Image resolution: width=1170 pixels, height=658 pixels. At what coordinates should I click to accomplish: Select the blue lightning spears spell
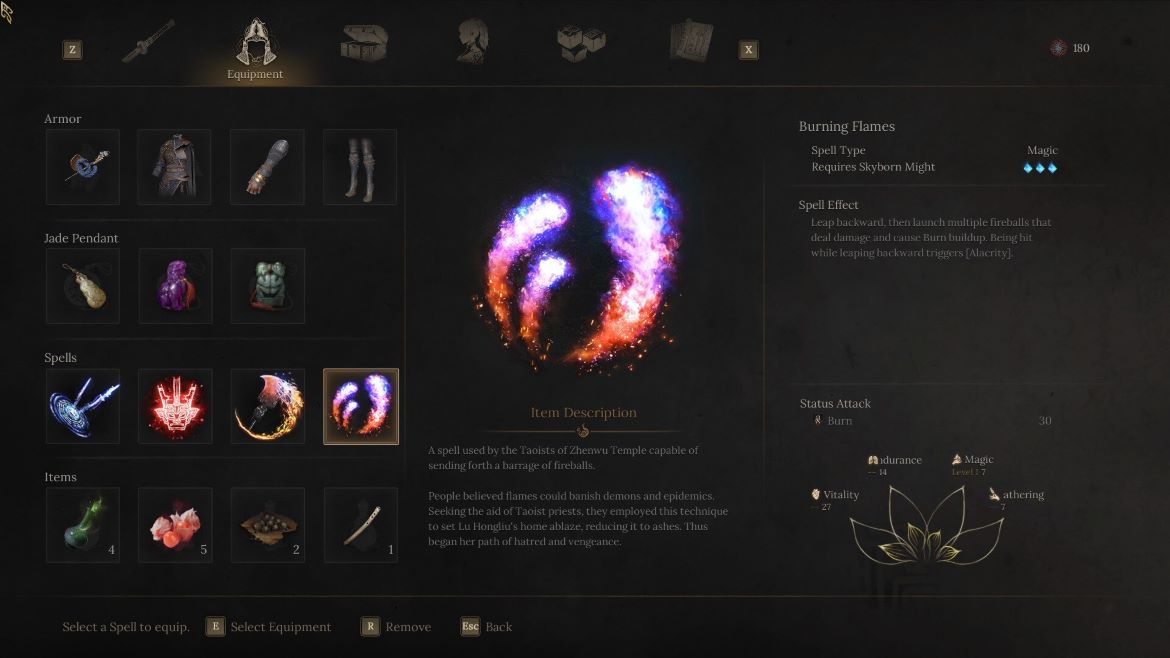click(82, 406)
